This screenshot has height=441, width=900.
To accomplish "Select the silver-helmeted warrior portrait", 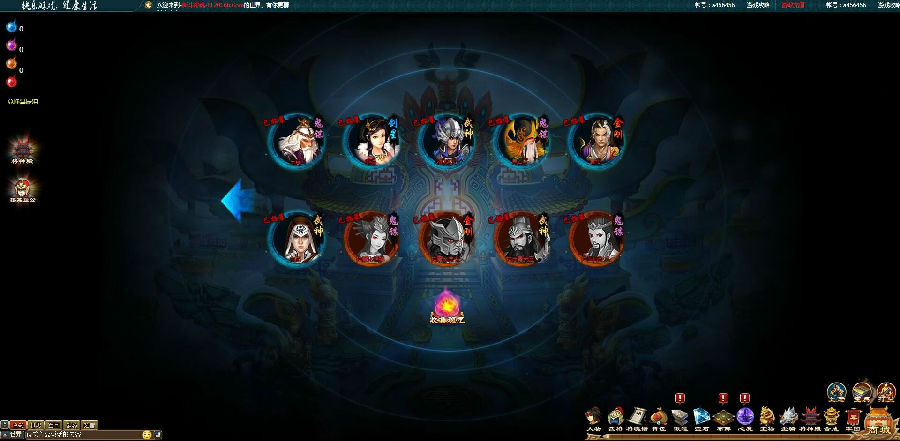I will [x=446, y=141].
